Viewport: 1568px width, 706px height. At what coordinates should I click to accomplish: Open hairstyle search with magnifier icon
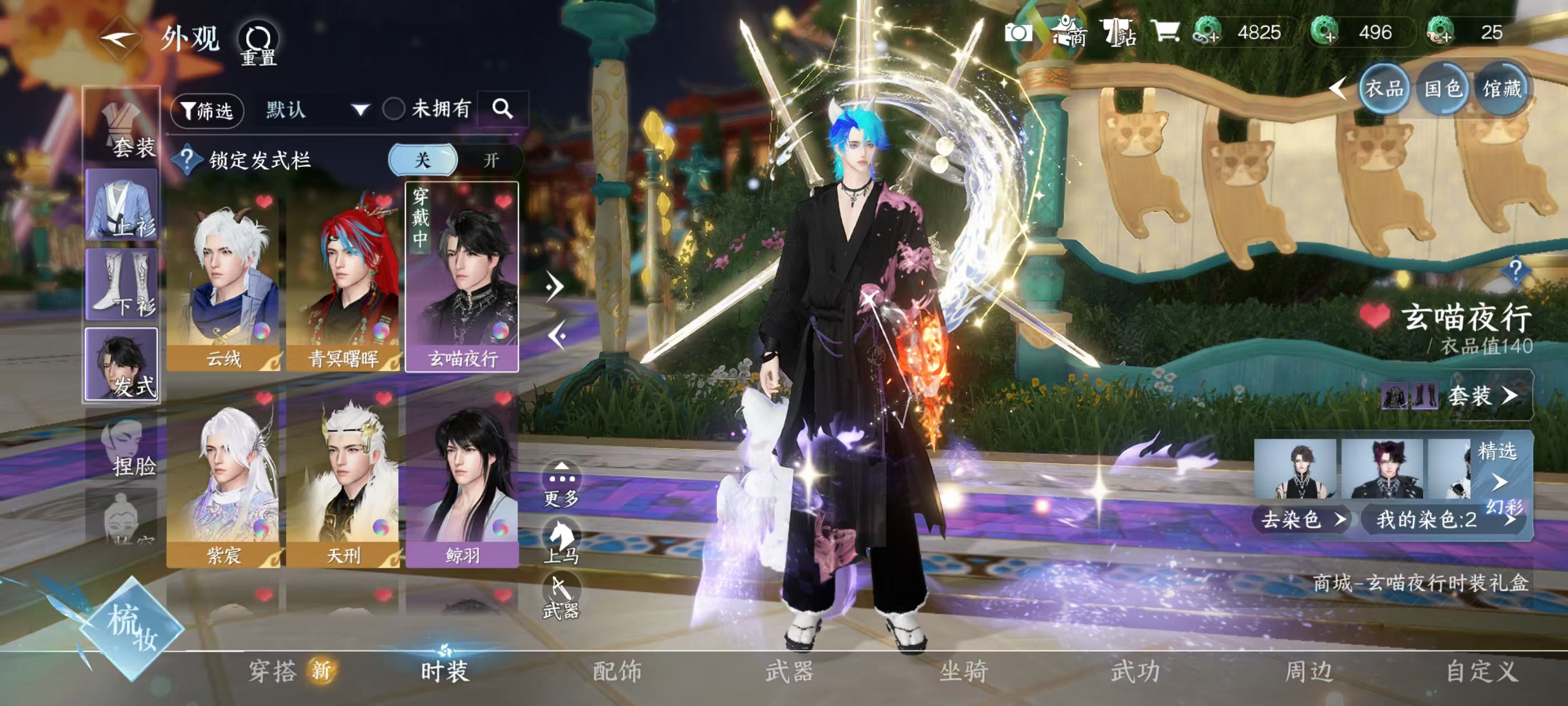click(502, 109)
